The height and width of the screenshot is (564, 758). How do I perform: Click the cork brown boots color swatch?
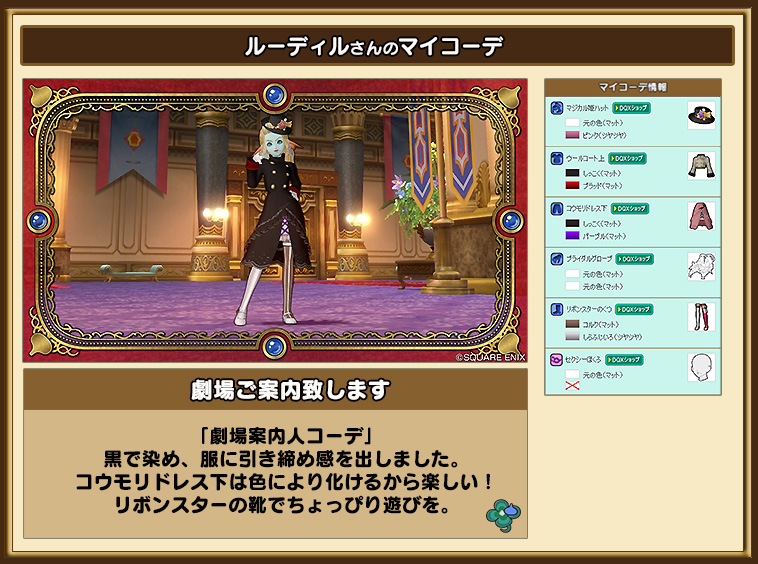(x=572, y=324)
